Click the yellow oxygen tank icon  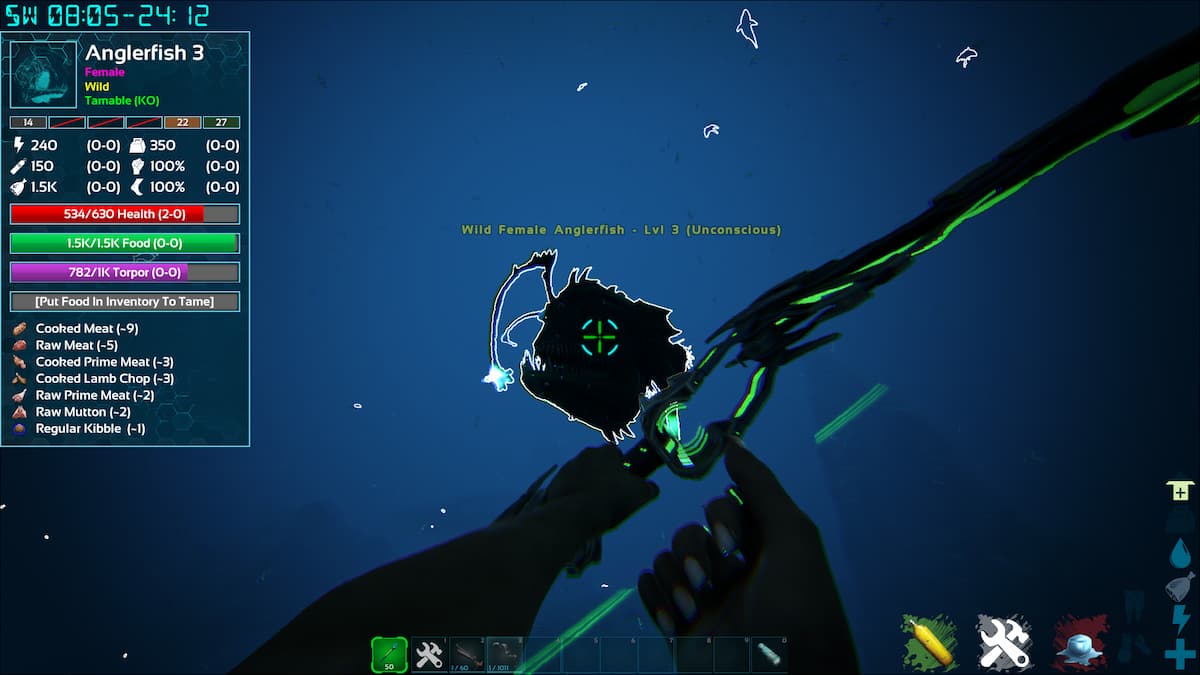(x=930, y=641)
